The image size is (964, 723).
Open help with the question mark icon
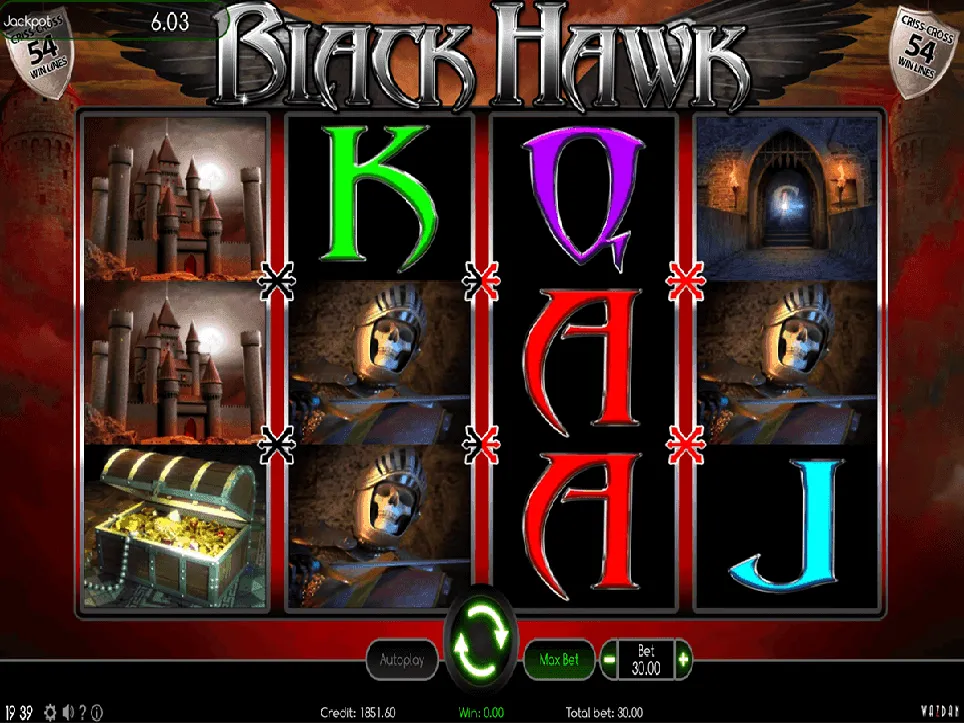(x=83, y=713)
